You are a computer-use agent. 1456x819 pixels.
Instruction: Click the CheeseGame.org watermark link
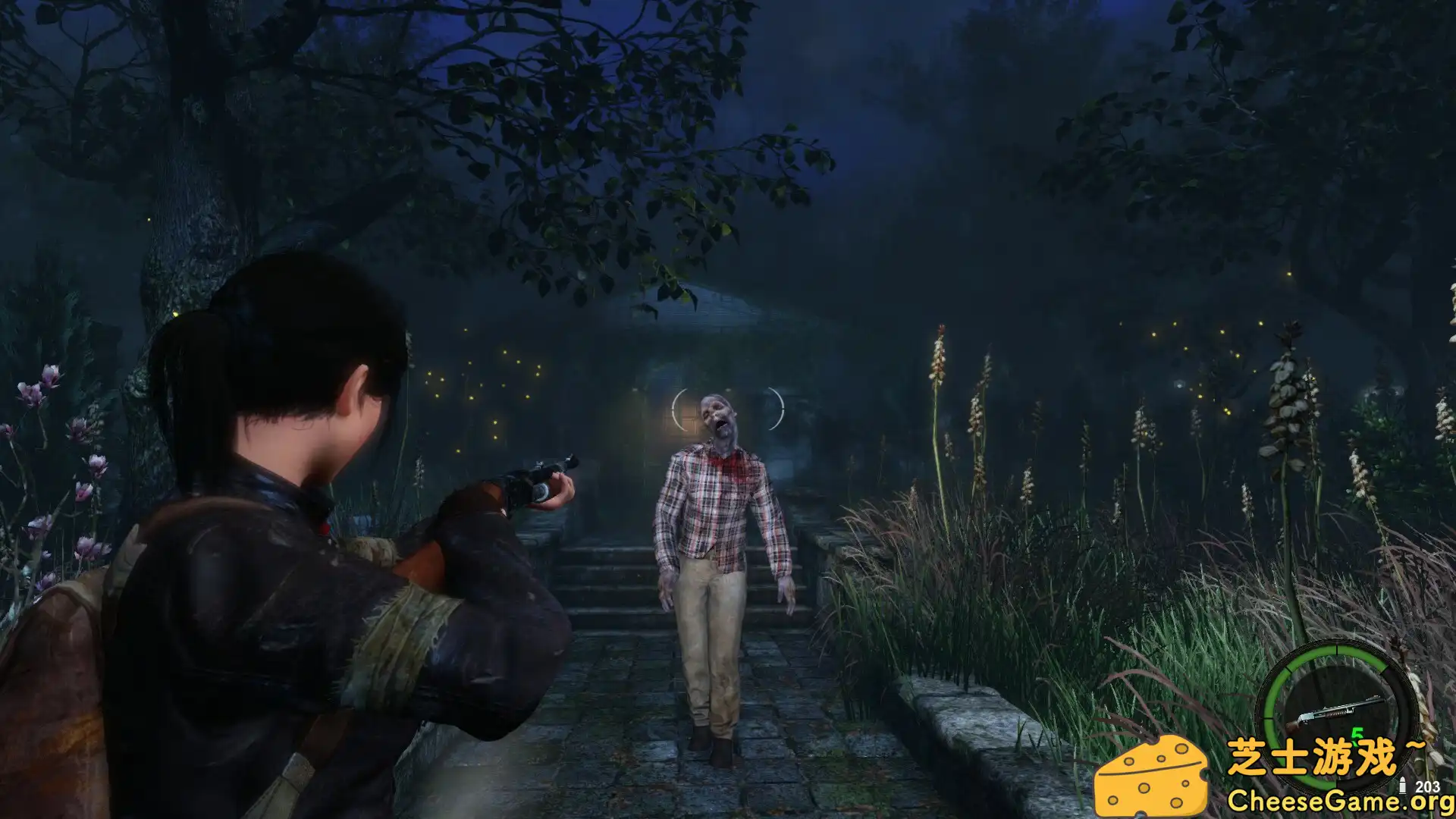click(1340, 800)
